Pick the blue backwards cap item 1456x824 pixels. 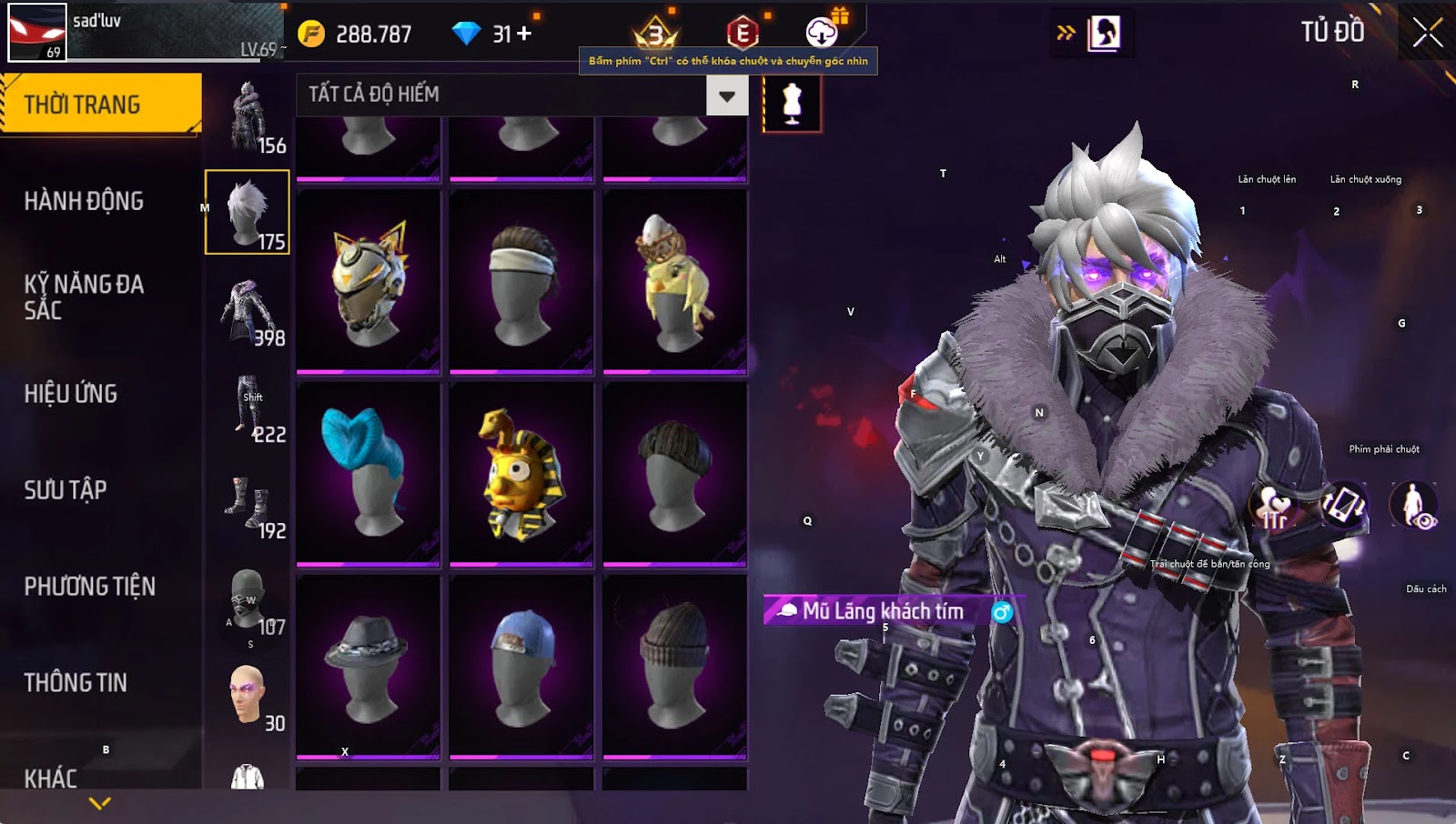(x=521, y=666)
